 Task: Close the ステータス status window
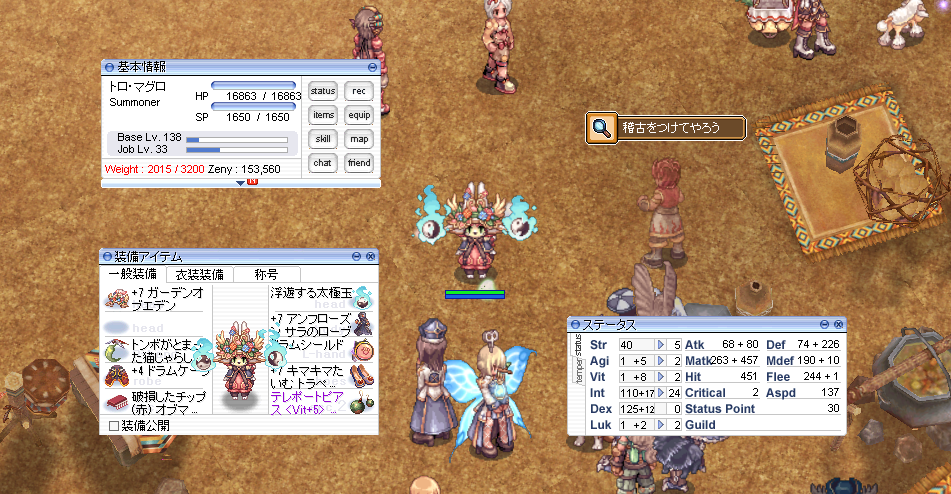pyautogui.click(x=838, y=325)
